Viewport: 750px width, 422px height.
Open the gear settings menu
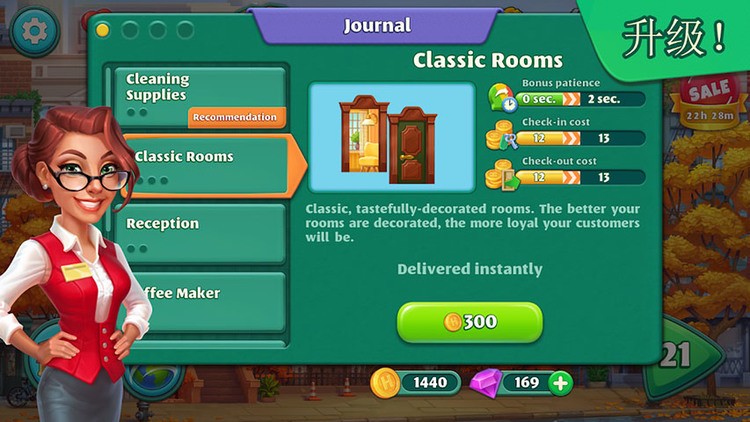click(36, 31)
